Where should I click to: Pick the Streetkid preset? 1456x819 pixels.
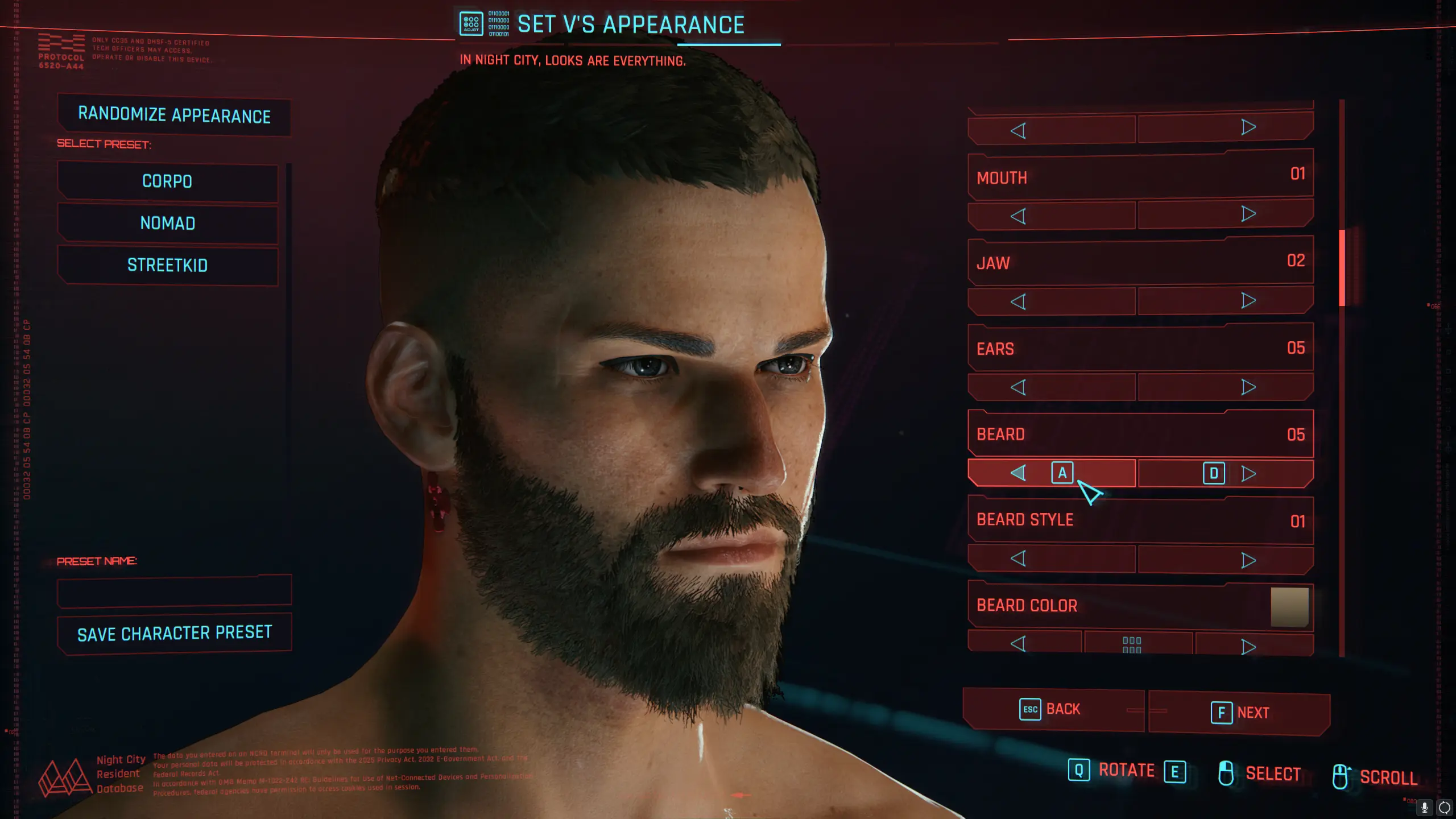pos(167,266)
